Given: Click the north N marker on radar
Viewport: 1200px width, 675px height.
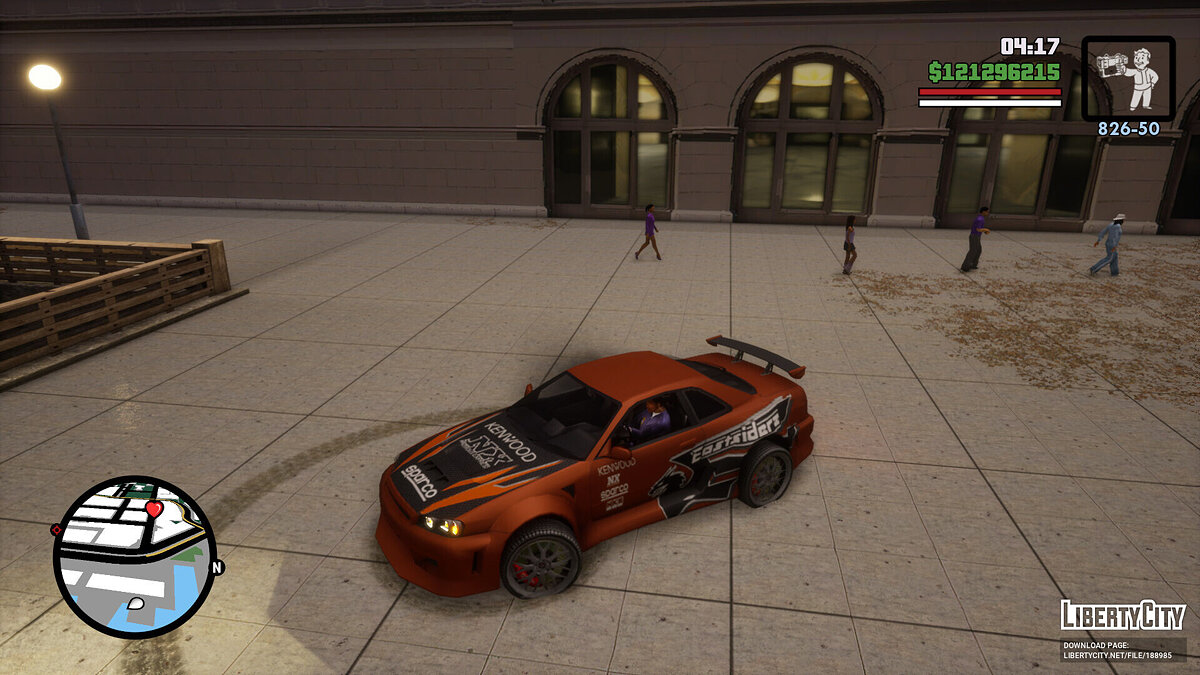Looking at the screenshot, I should [218, 567].
